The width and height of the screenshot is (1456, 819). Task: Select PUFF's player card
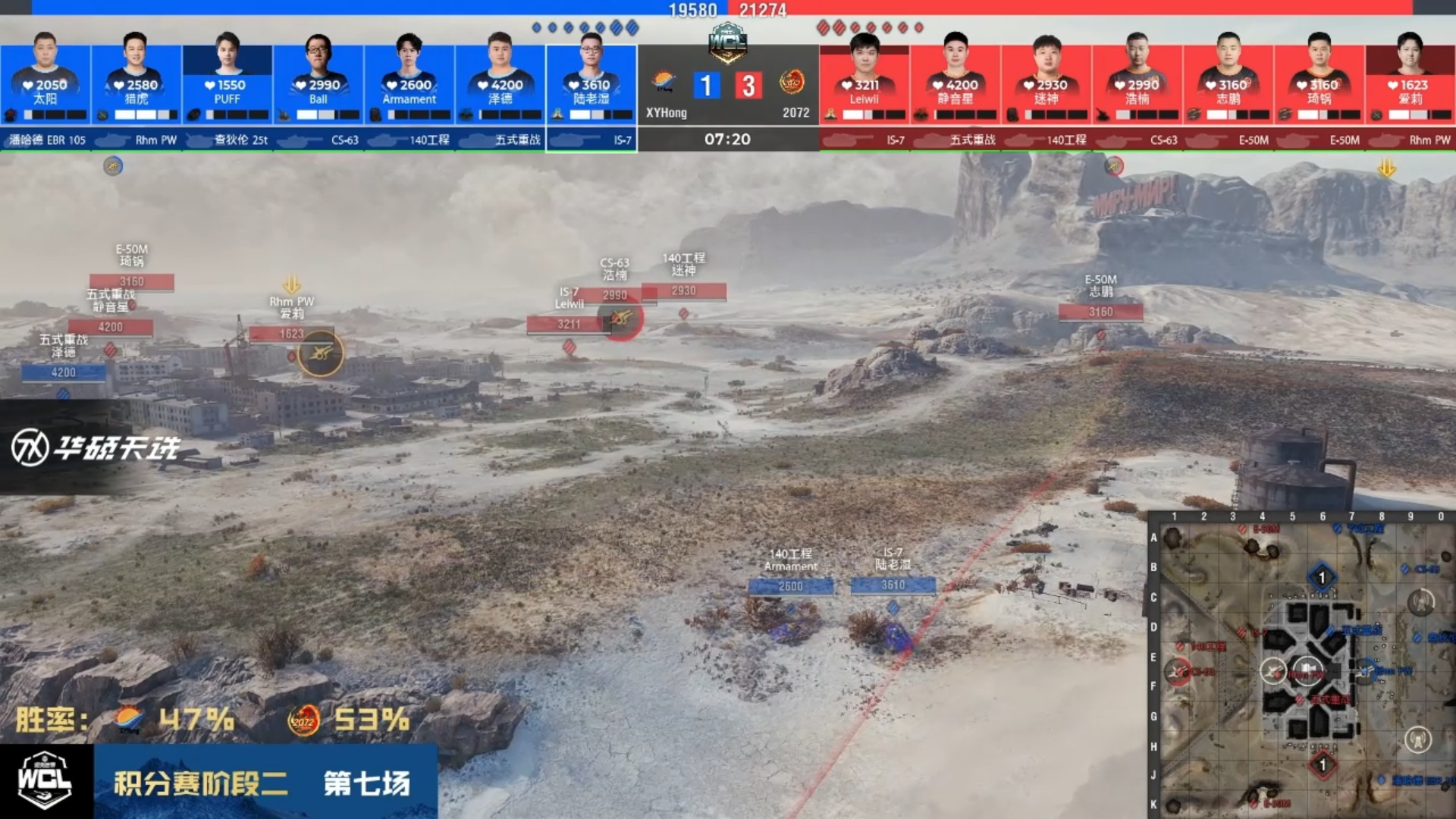click(x=227, y=83)
